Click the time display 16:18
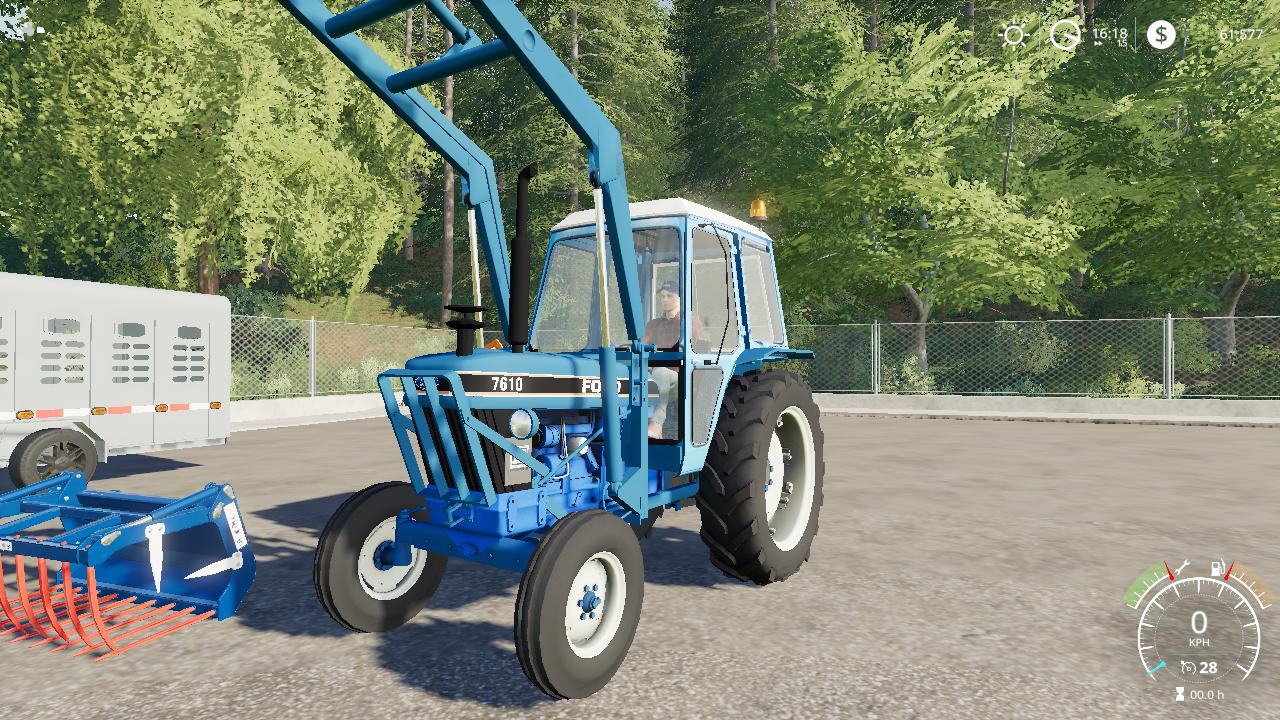This screenshot has width=1280, height=720. pyautogui.click(x=1110, y=34)
